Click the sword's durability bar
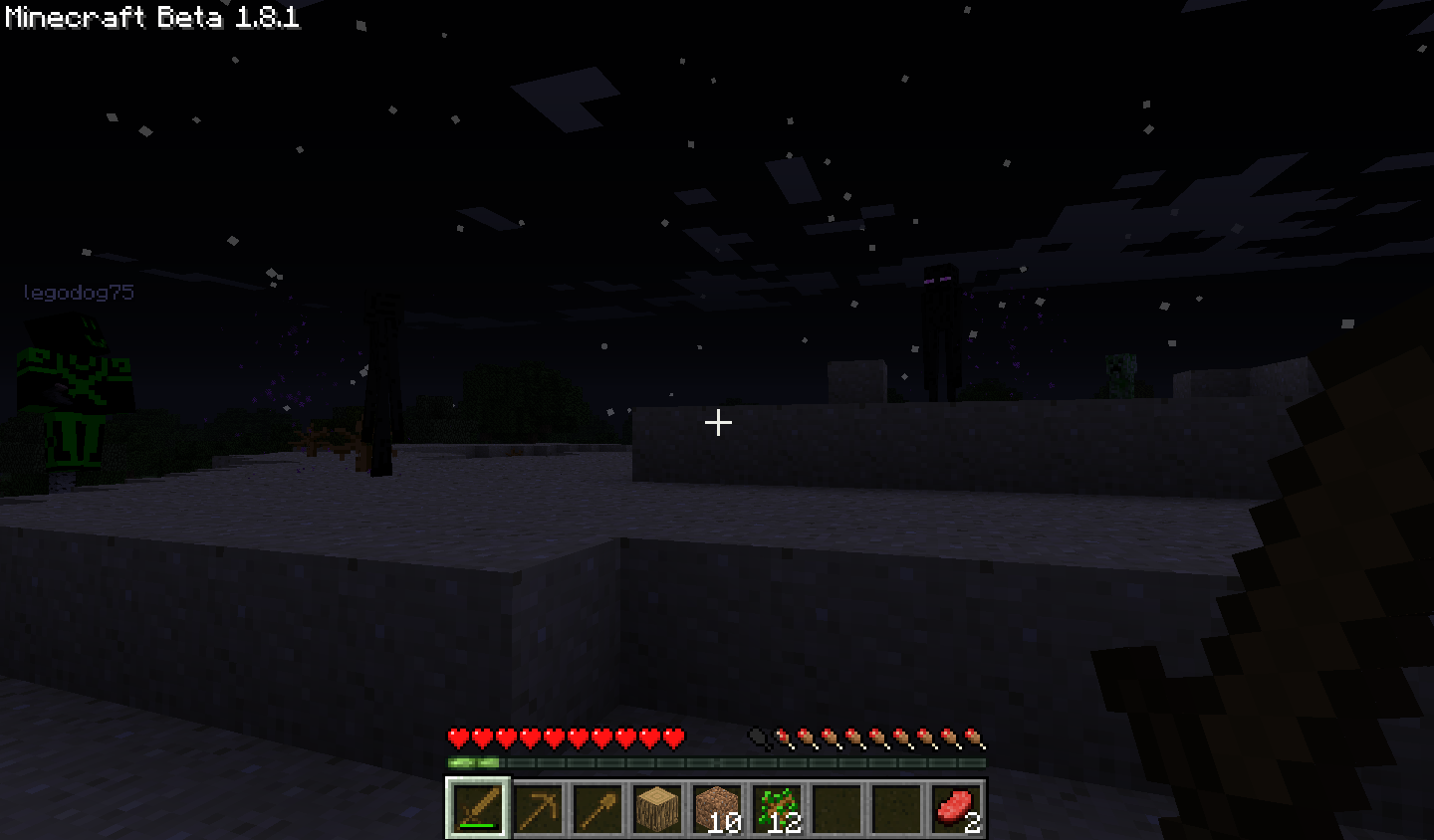The image size is (1434, 840). click(x=476, y=823)
